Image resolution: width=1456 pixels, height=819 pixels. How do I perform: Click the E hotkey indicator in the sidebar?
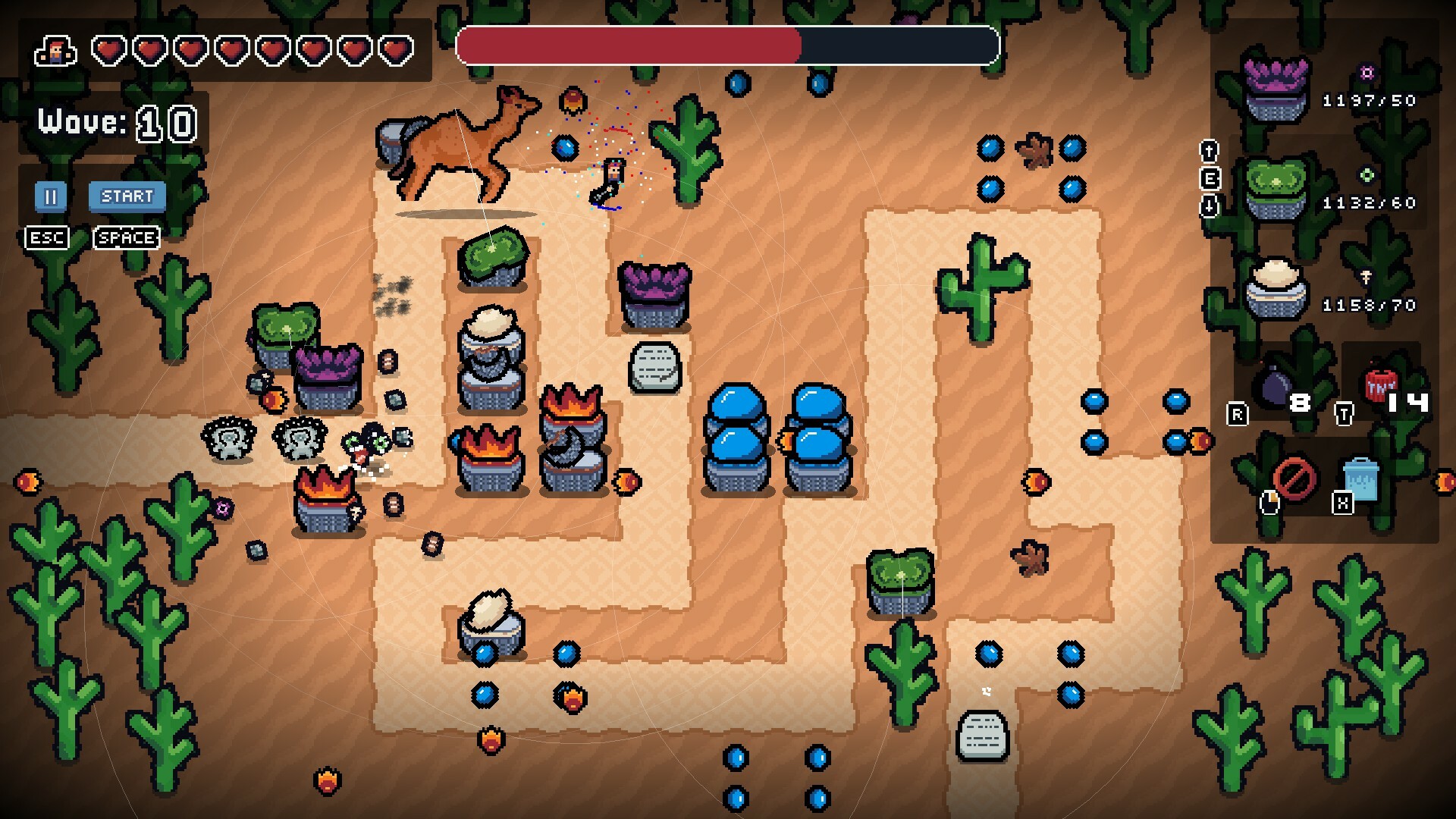click(1210, 177)
